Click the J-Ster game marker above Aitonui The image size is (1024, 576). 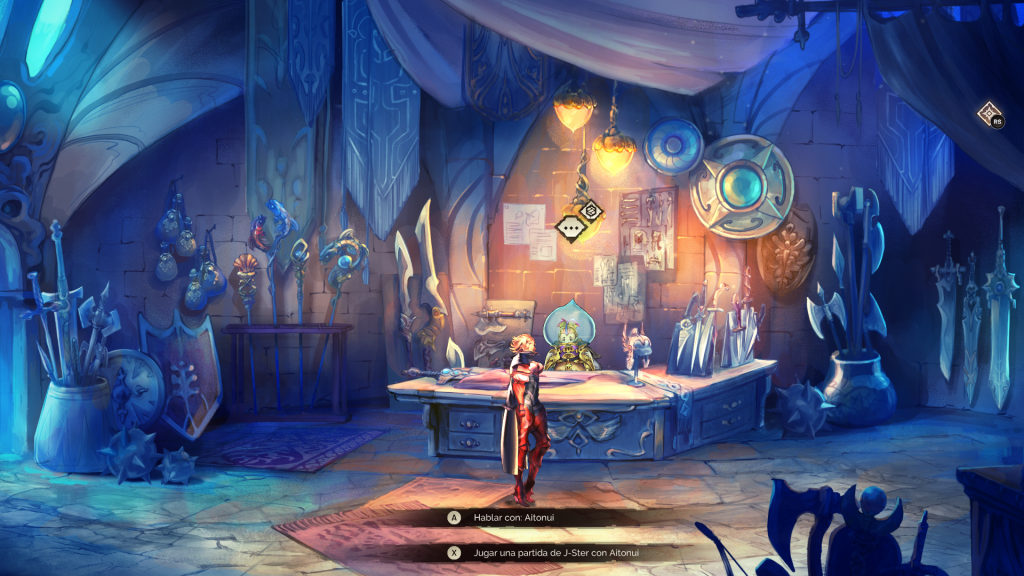click(x=591, y=210)
